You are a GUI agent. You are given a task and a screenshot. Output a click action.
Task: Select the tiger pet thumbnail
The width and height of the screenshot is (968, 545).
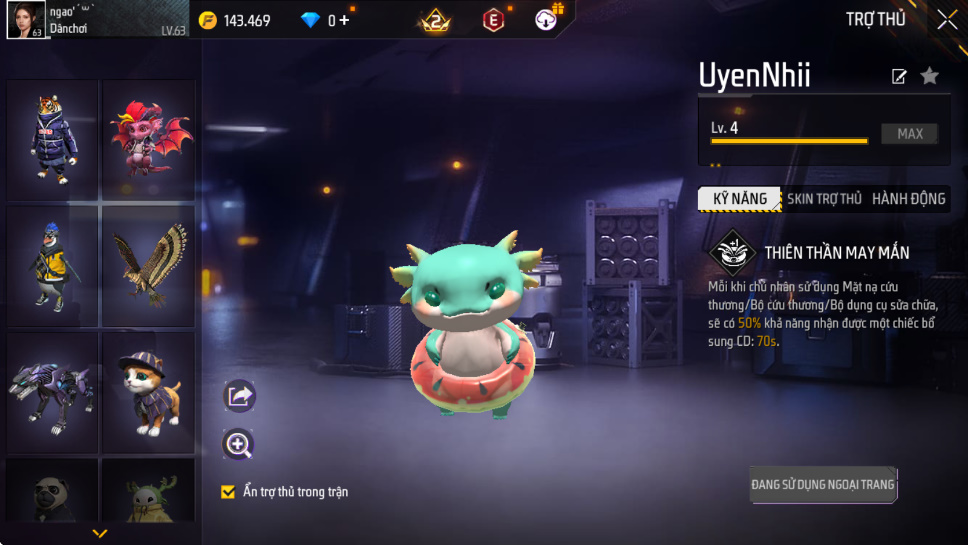(52, 139)
